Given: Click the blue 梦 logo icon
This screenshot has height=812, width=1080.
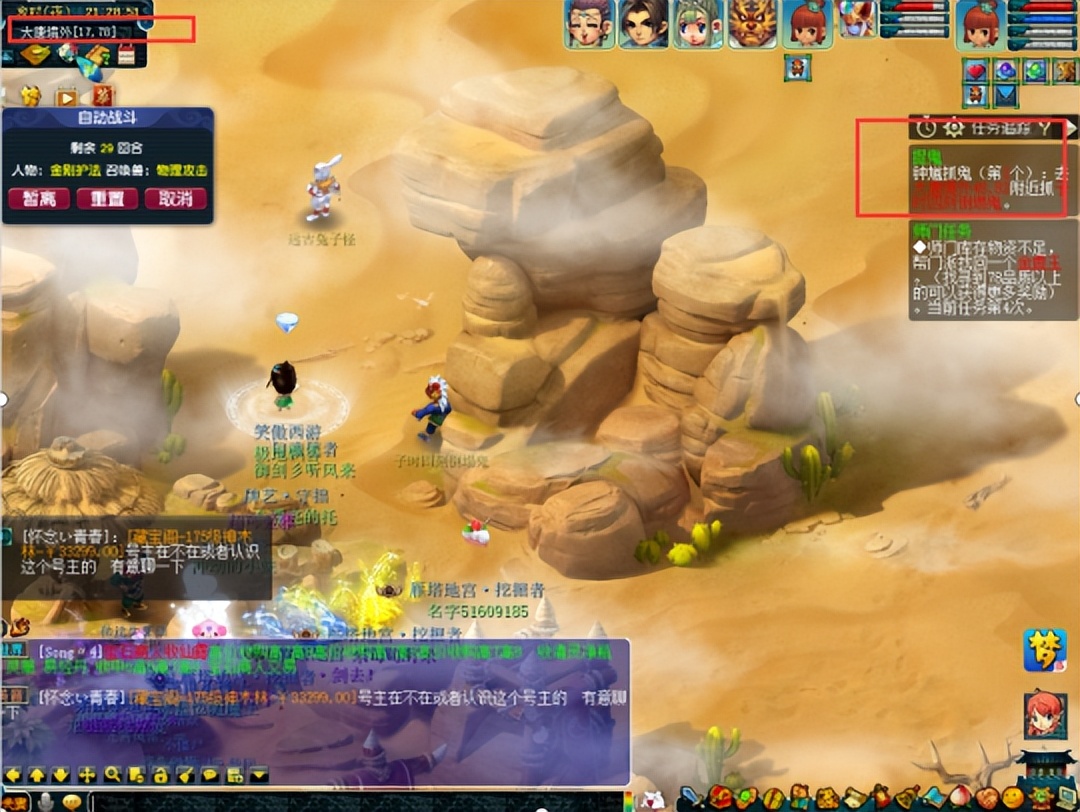Looking at the screenshot, I should tap(1043, 650).
